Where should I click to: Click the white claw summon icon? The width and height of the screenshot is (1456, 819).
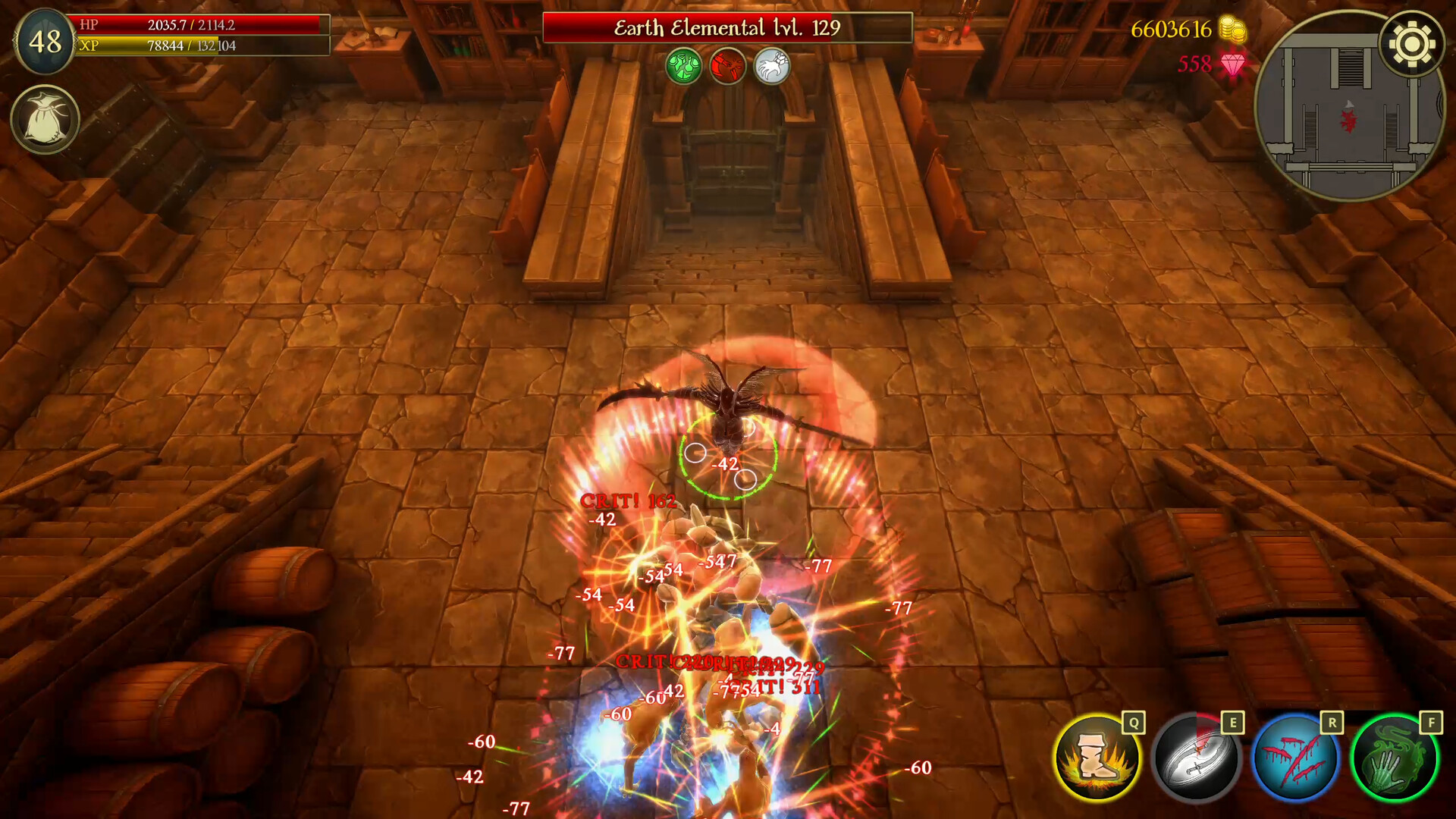pos(773,66)
